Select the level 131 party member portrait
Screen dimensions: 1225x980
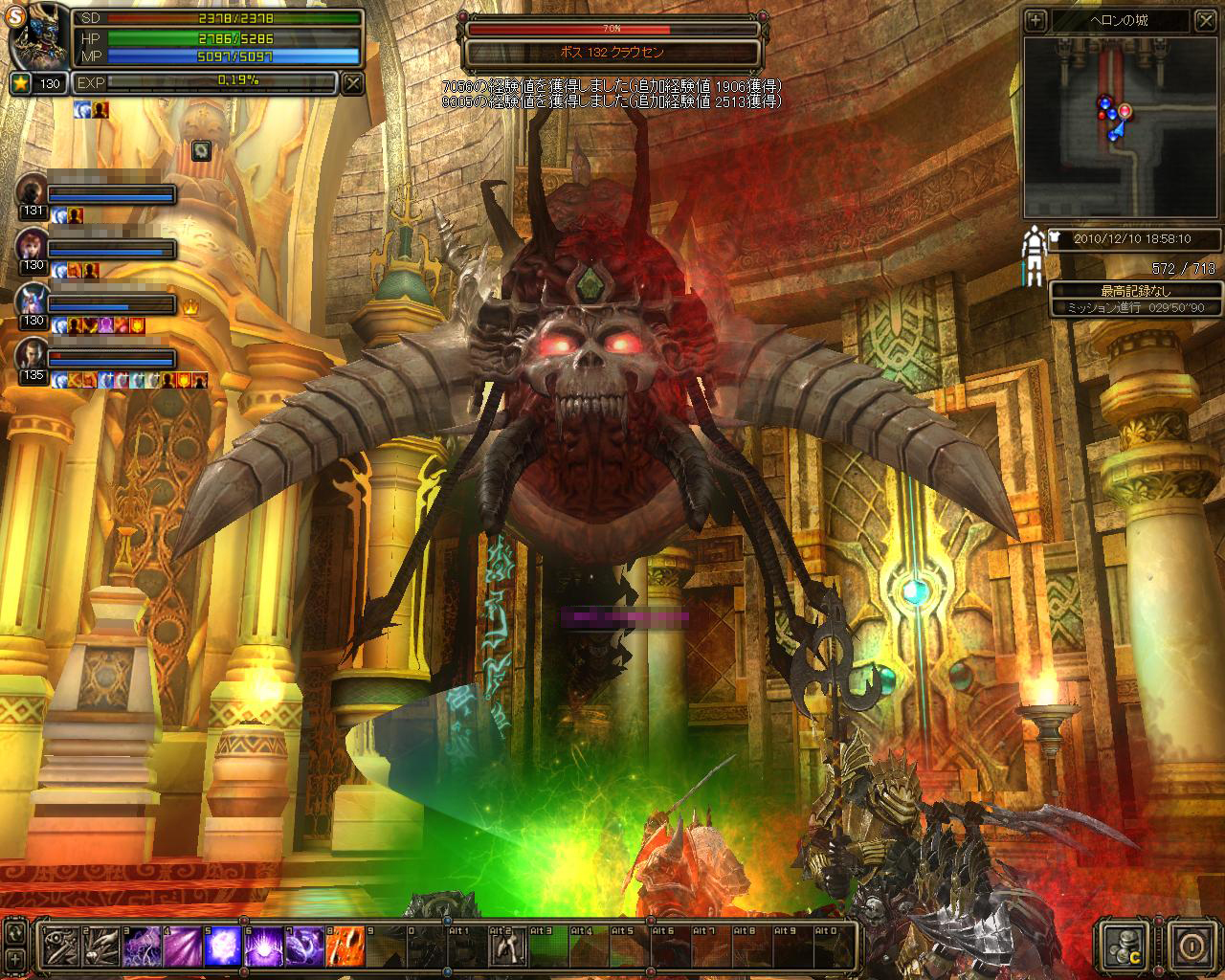32,190
